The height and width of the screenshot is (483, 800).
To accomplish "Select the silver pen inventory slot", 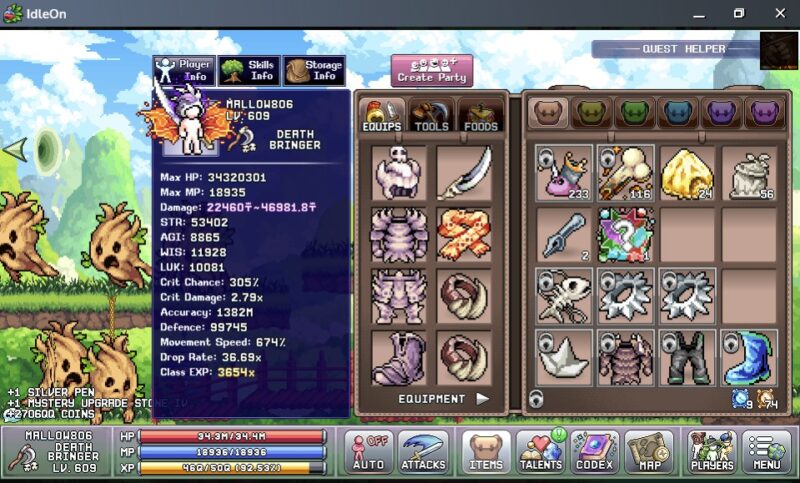I will tap(563, 234).
